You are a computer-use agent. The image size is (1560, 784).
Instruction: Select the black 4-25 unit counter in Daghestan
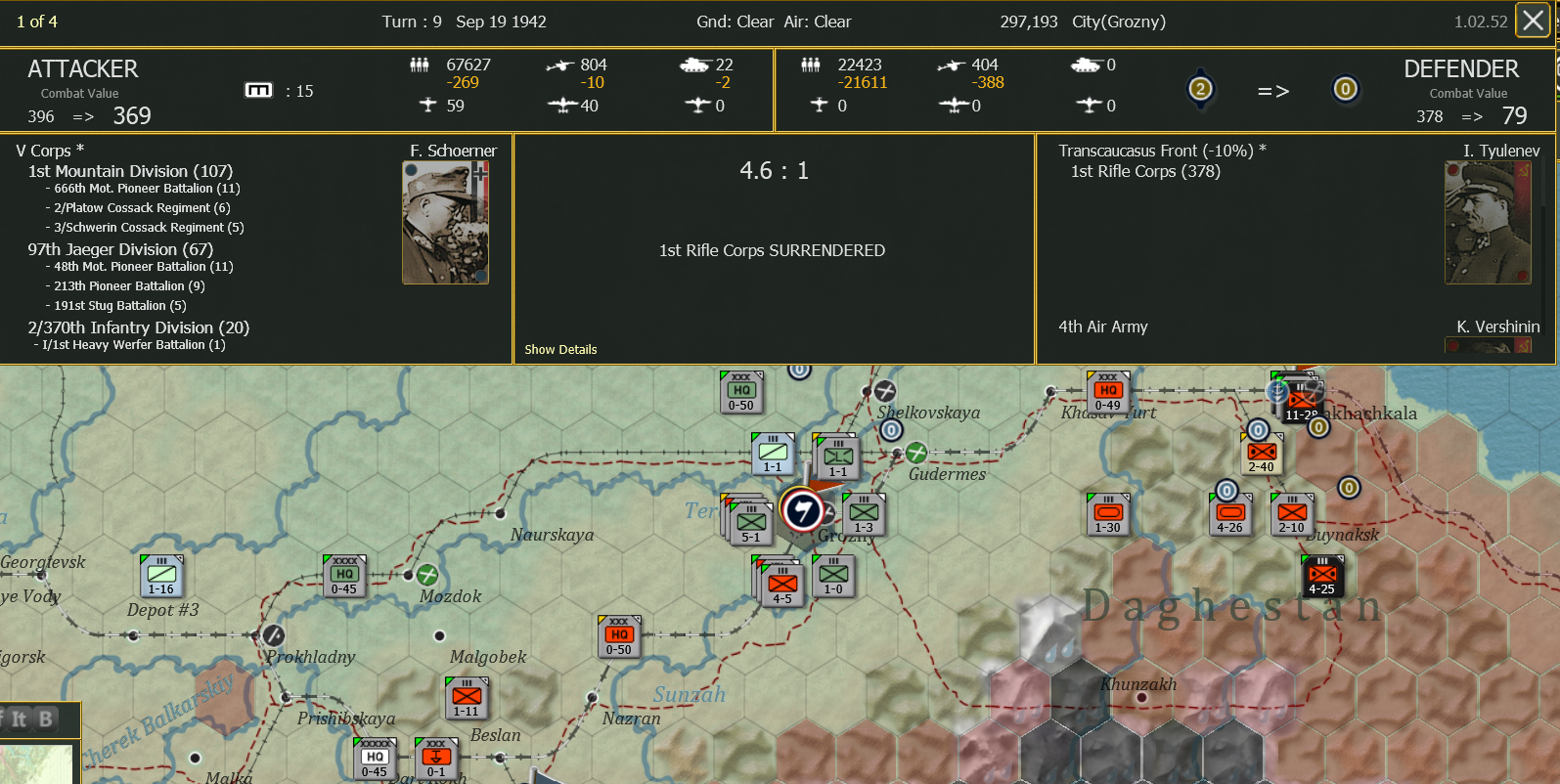pos(1322,576)
